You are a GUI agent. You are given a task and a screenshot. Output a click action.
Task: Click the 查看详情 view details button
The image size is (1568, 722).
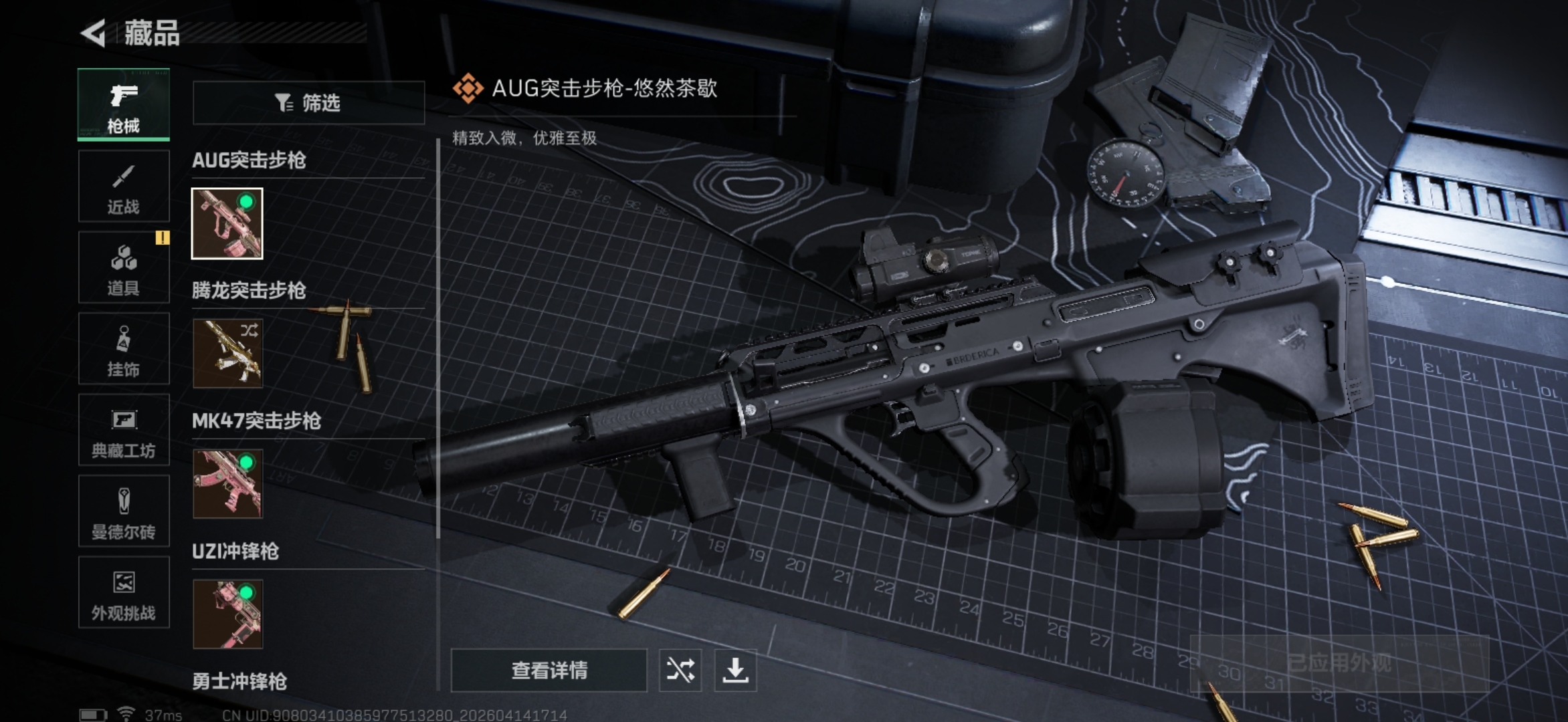point(549,671)
